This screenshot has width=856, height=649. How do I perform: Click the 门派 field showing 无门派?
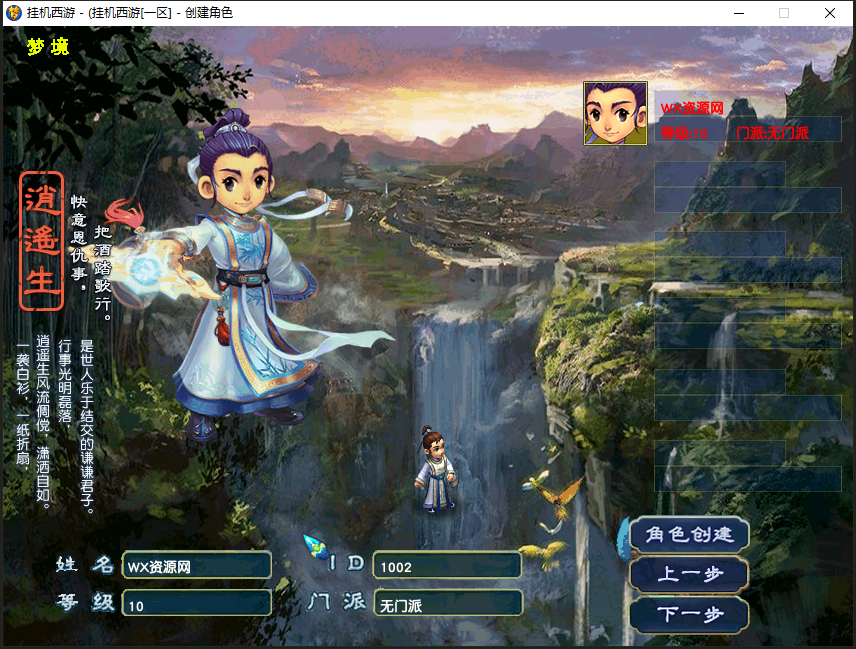pyautogui.click(x=446, y=605)
